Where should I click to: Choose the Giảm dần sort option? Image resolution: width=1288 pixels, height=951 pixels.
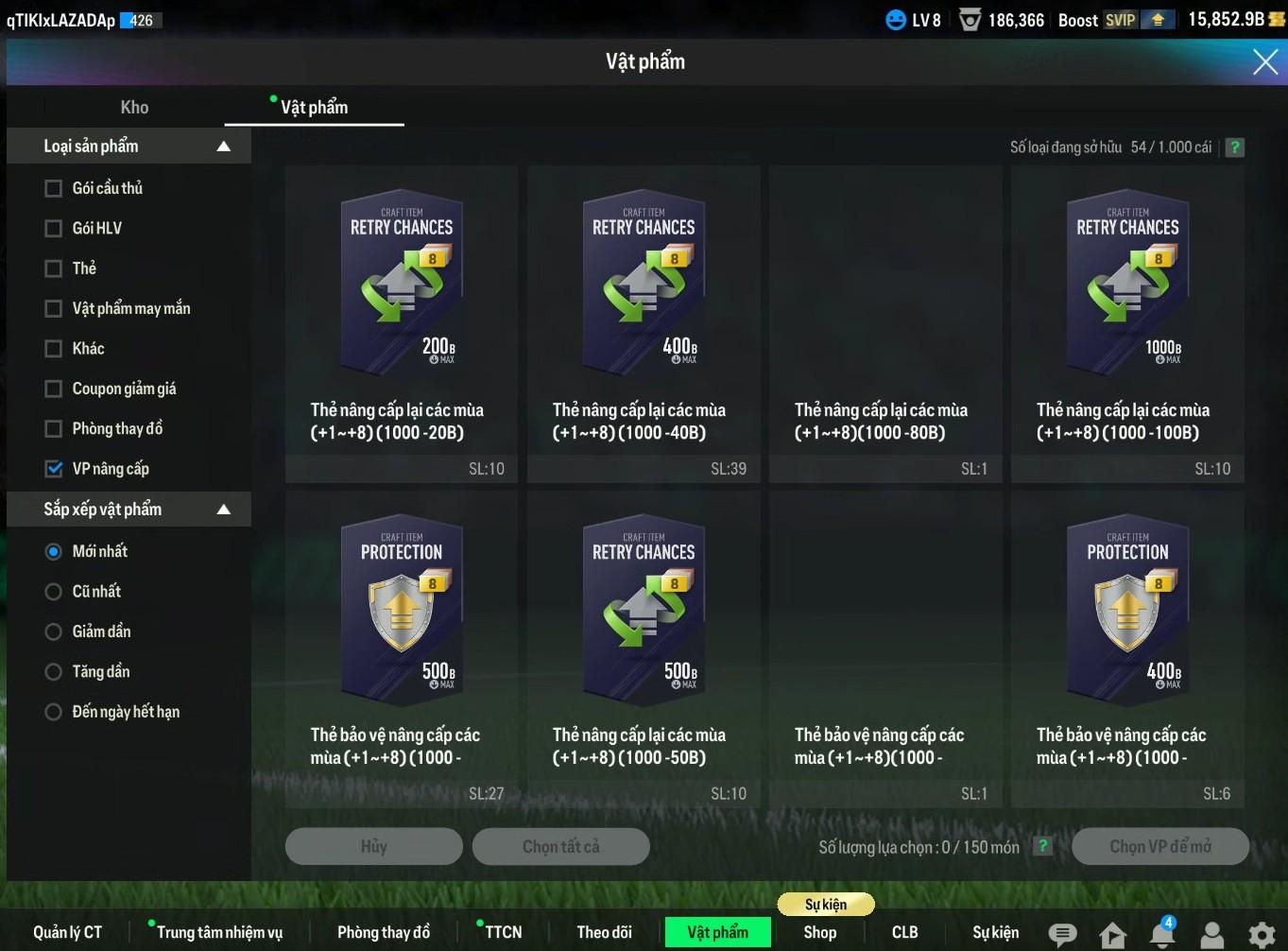(54, 631)
